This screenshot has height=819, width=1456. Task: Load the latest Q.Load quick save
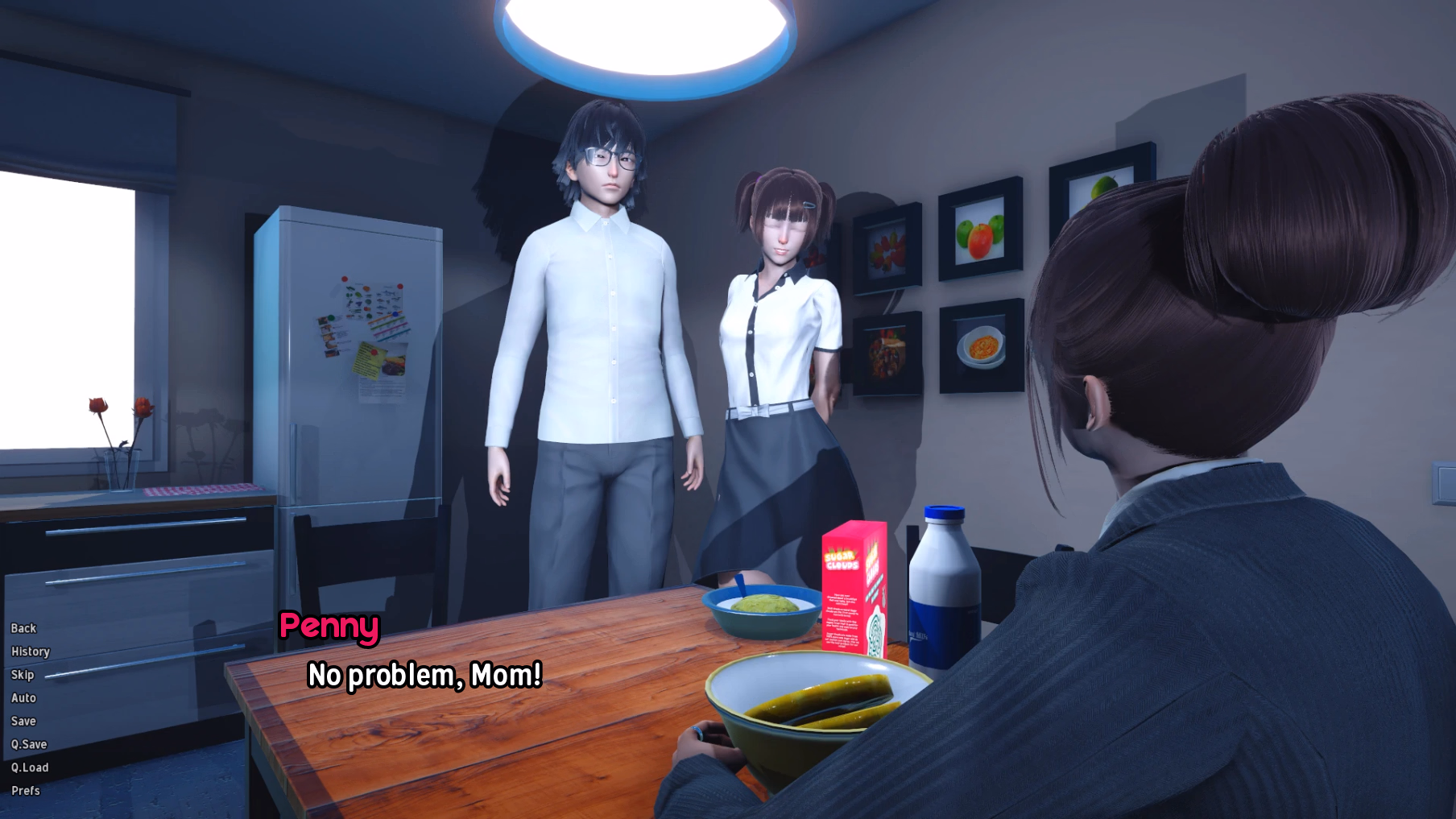coord(30,767)
